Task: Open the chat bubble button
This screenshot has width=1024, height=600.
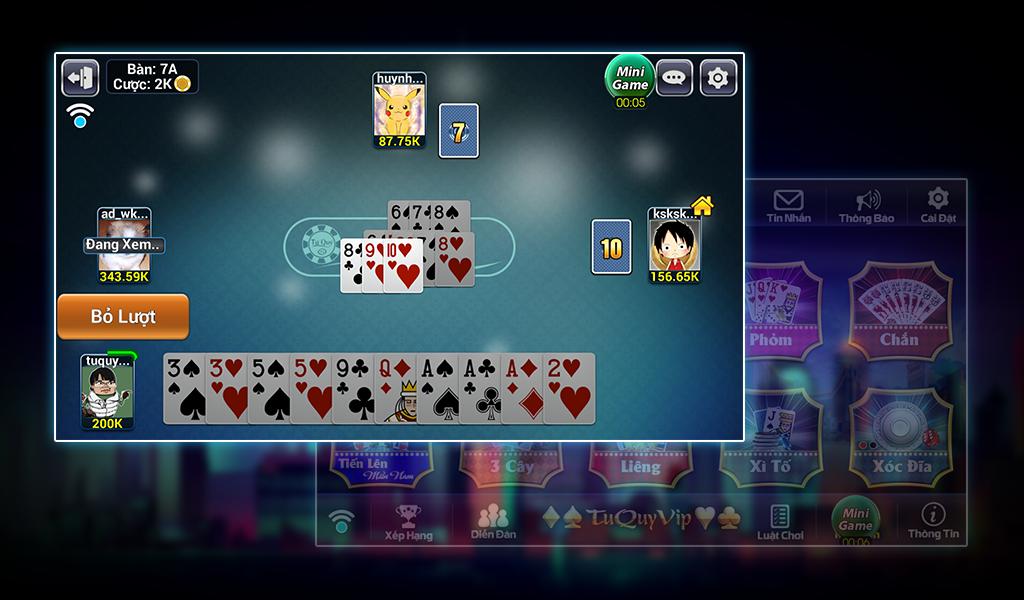Action: pos(675,77)
